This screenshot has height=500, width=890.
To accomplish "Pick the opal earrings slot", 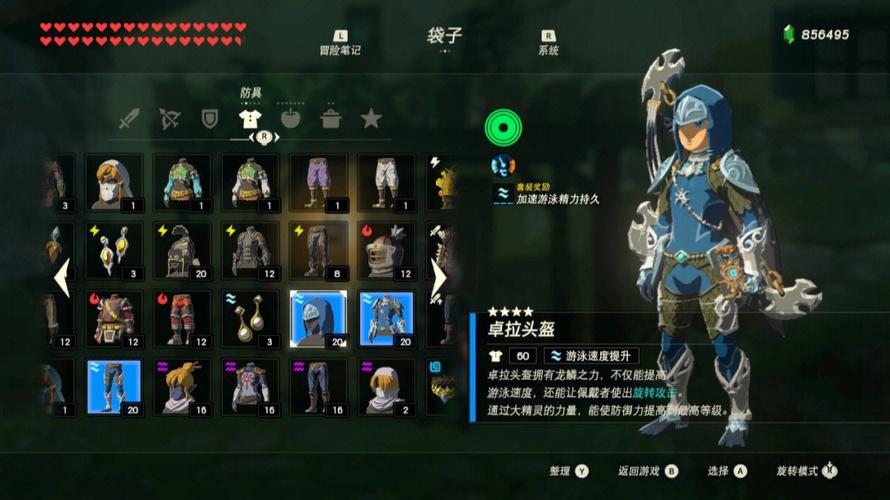I will point(250,318).
